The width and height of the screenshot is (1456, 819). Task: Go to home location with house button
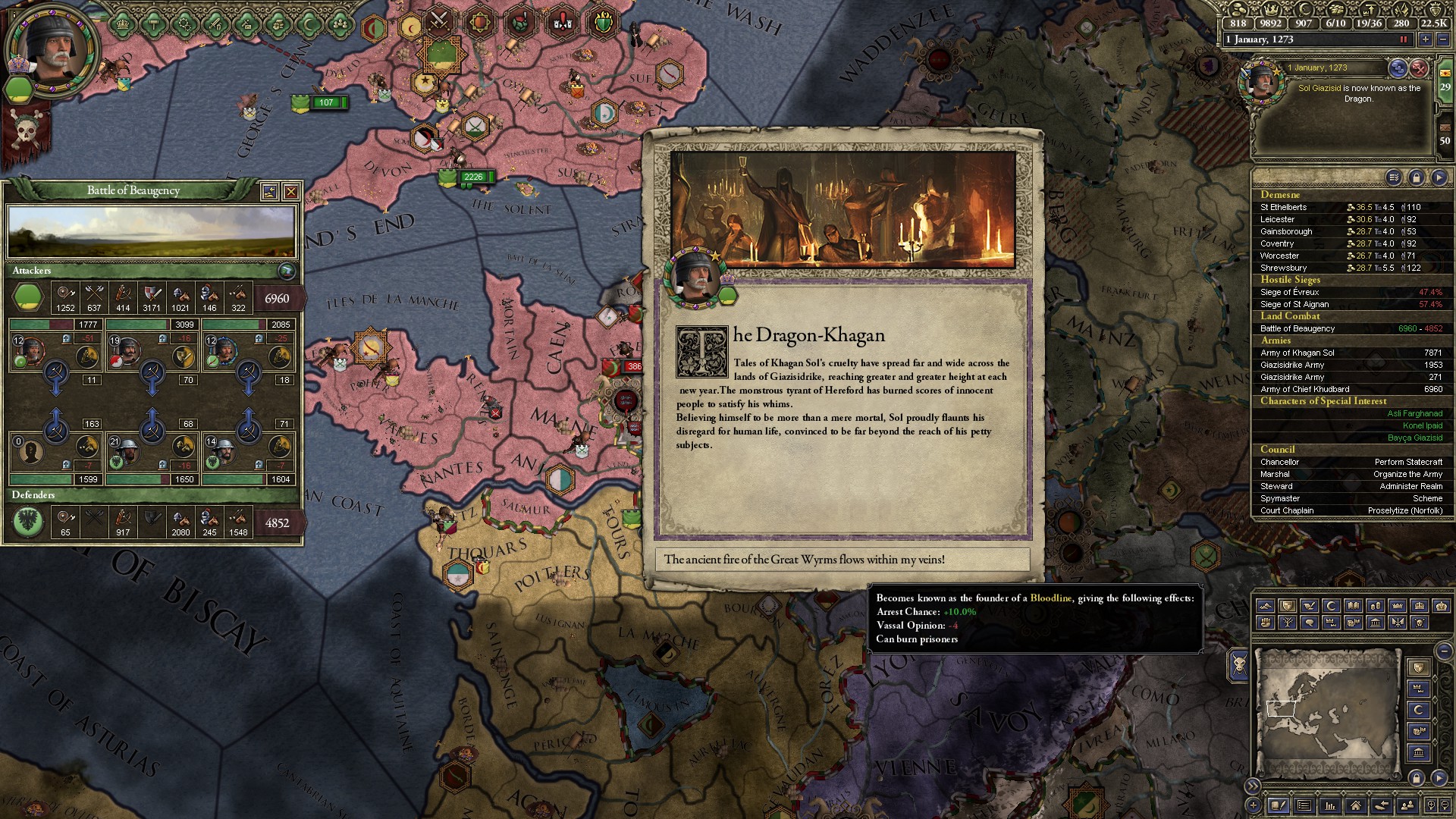1355,805
